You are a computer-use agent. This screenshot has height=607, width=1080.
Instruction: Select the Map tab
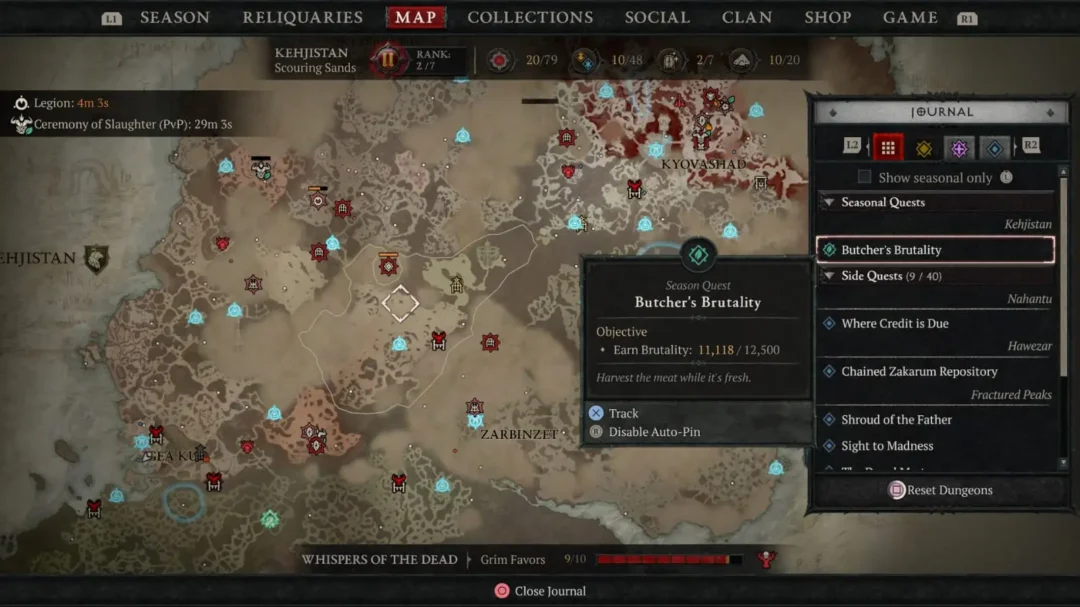415,17
